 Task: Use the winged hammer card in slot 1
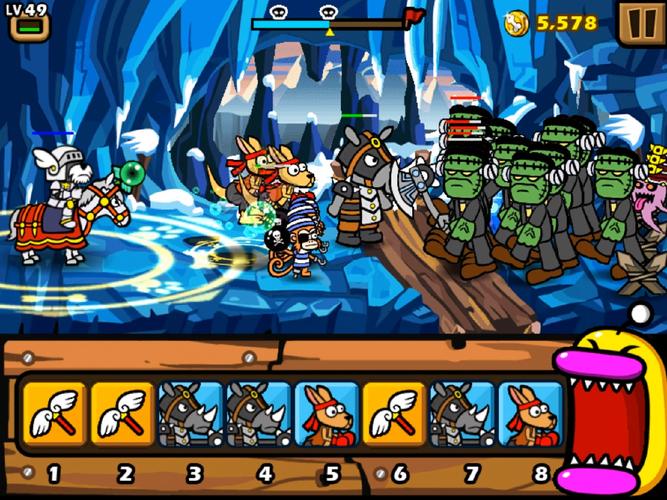[52, 412]
